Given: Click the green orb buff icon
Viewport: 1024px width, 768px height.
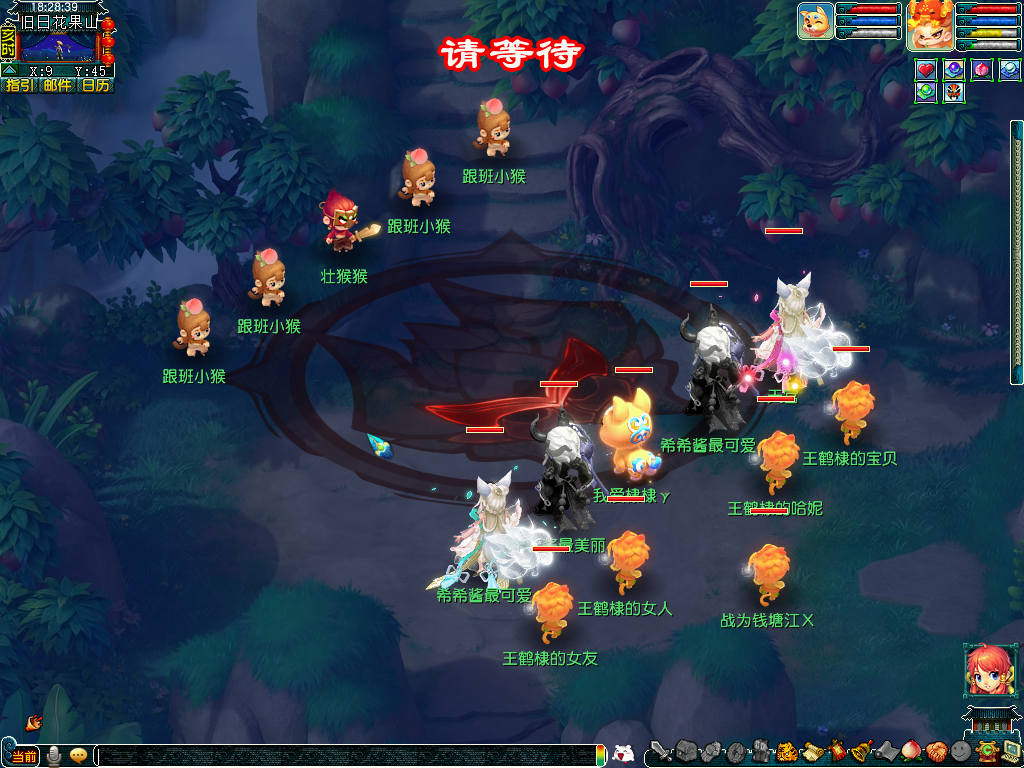Looking at the screenshot, I should [x=926, y=93].
